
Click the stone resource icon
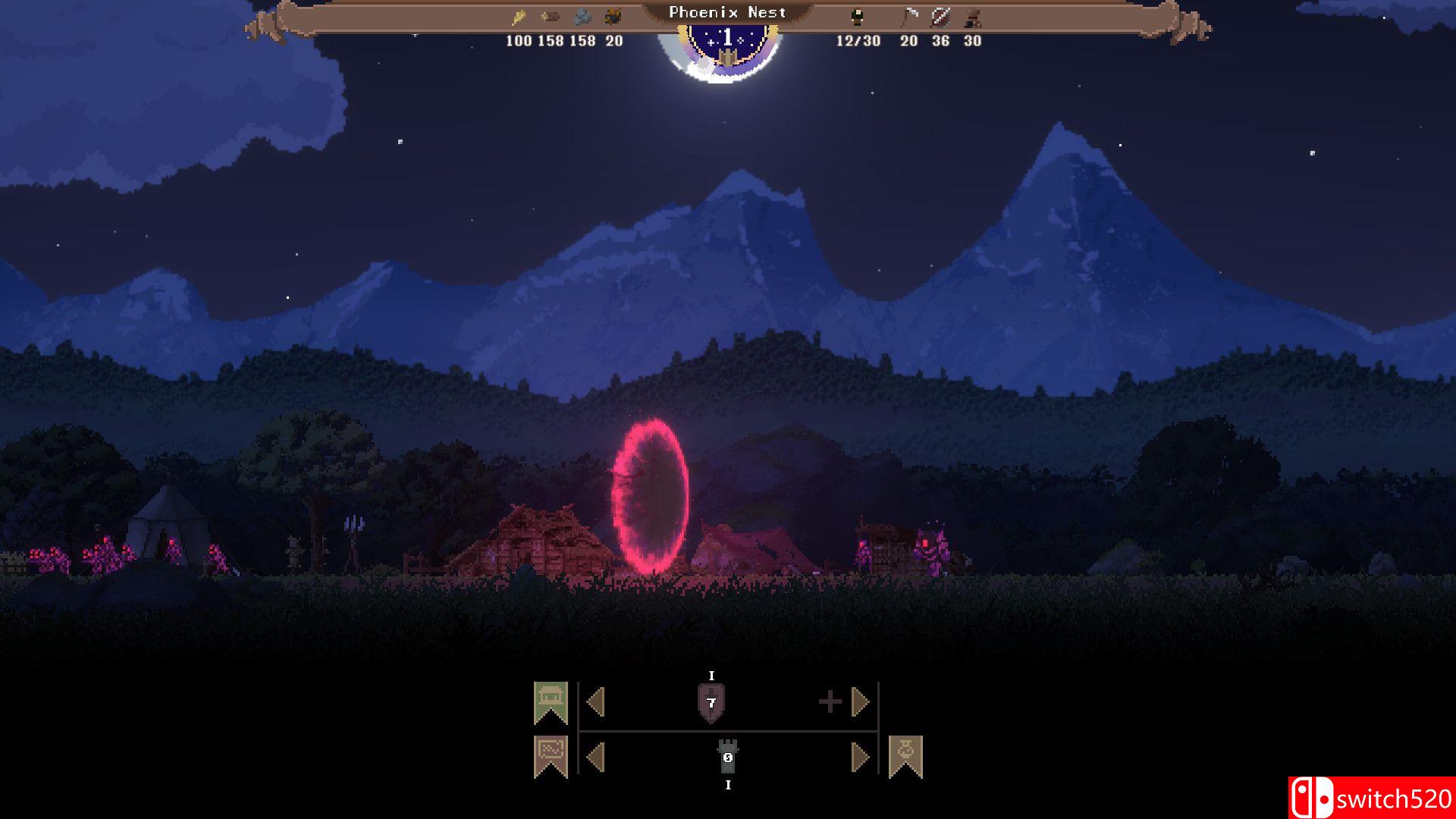point(584,17)
